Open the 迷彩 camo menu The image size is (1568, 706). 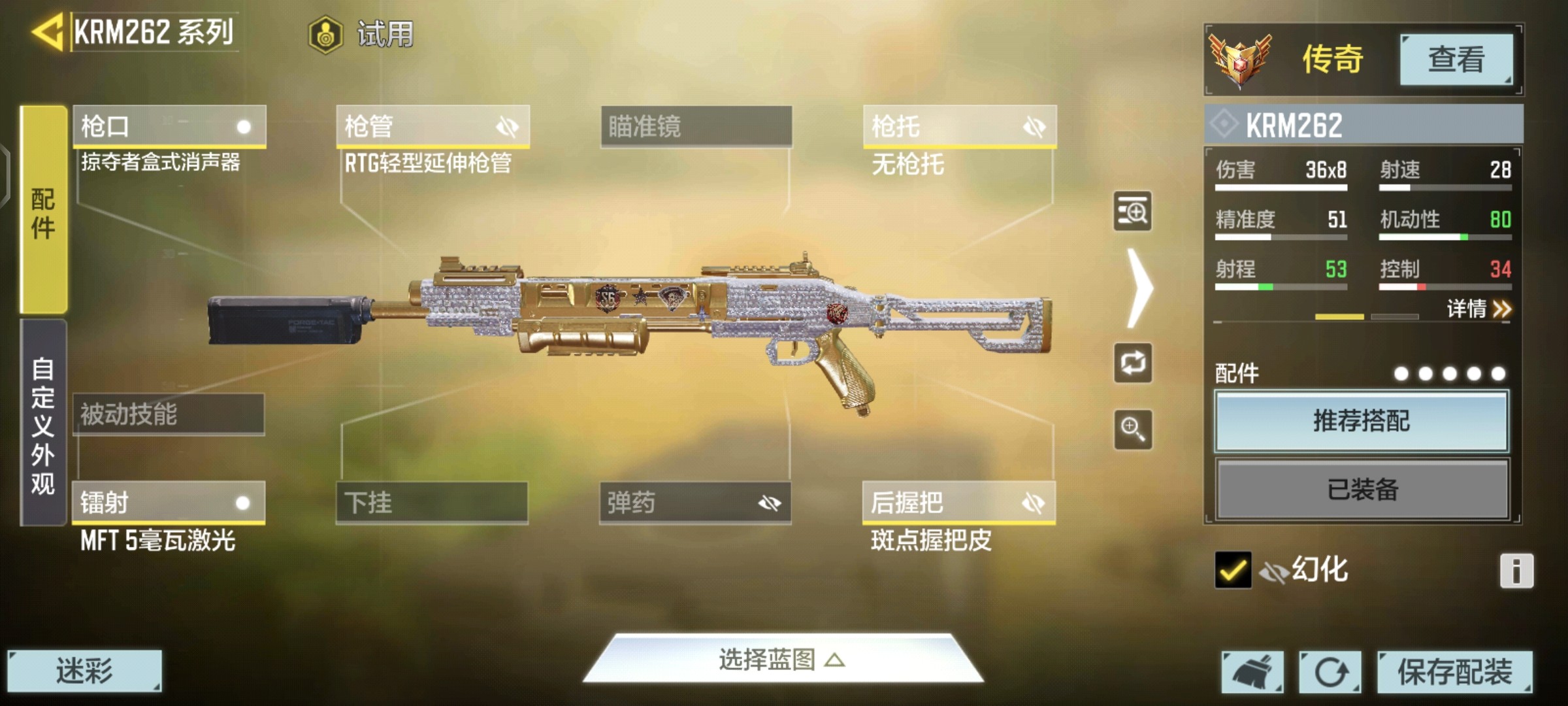point(84,671)
